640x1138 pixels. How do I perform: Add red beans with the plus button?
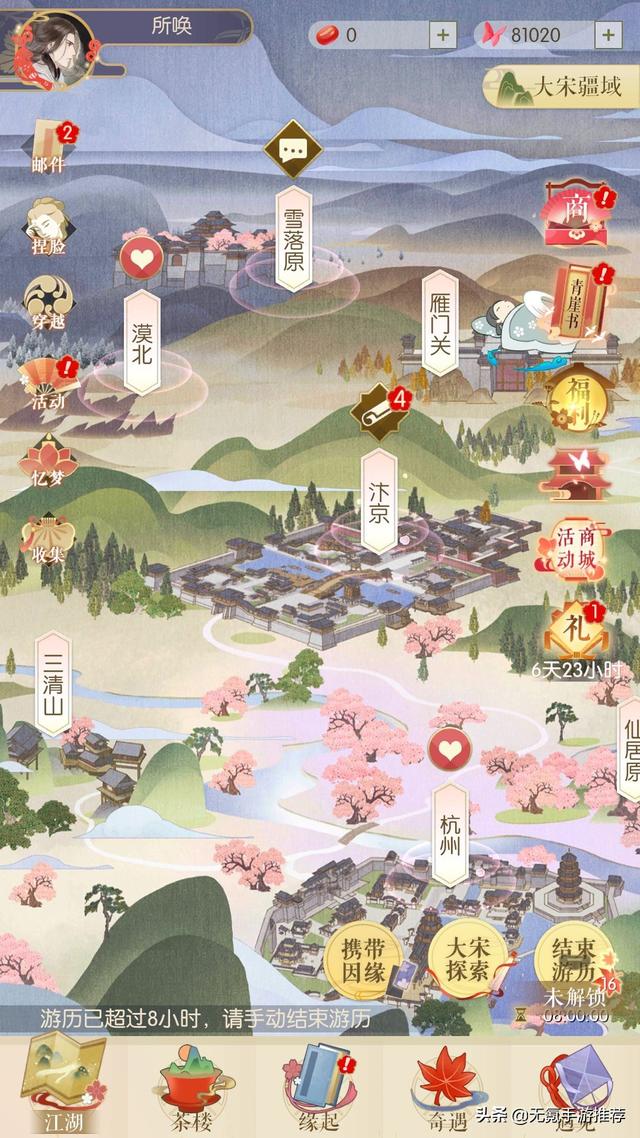[x=442, y=34]
